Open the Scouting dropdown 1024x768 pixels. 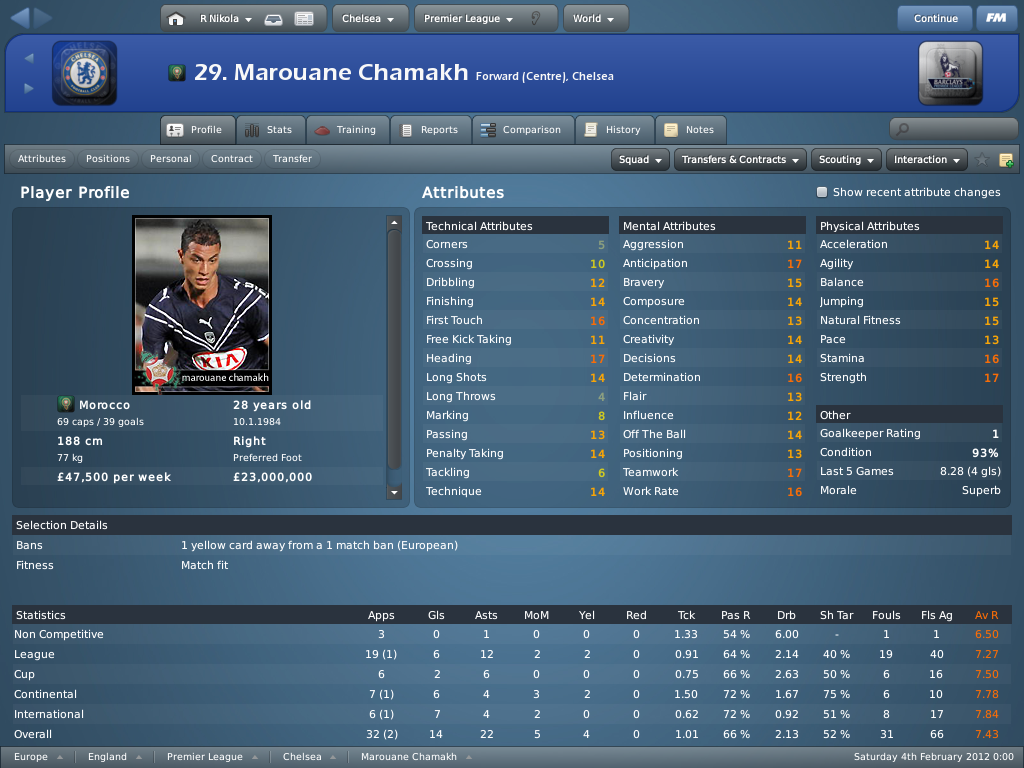click(x=848, y=159)
